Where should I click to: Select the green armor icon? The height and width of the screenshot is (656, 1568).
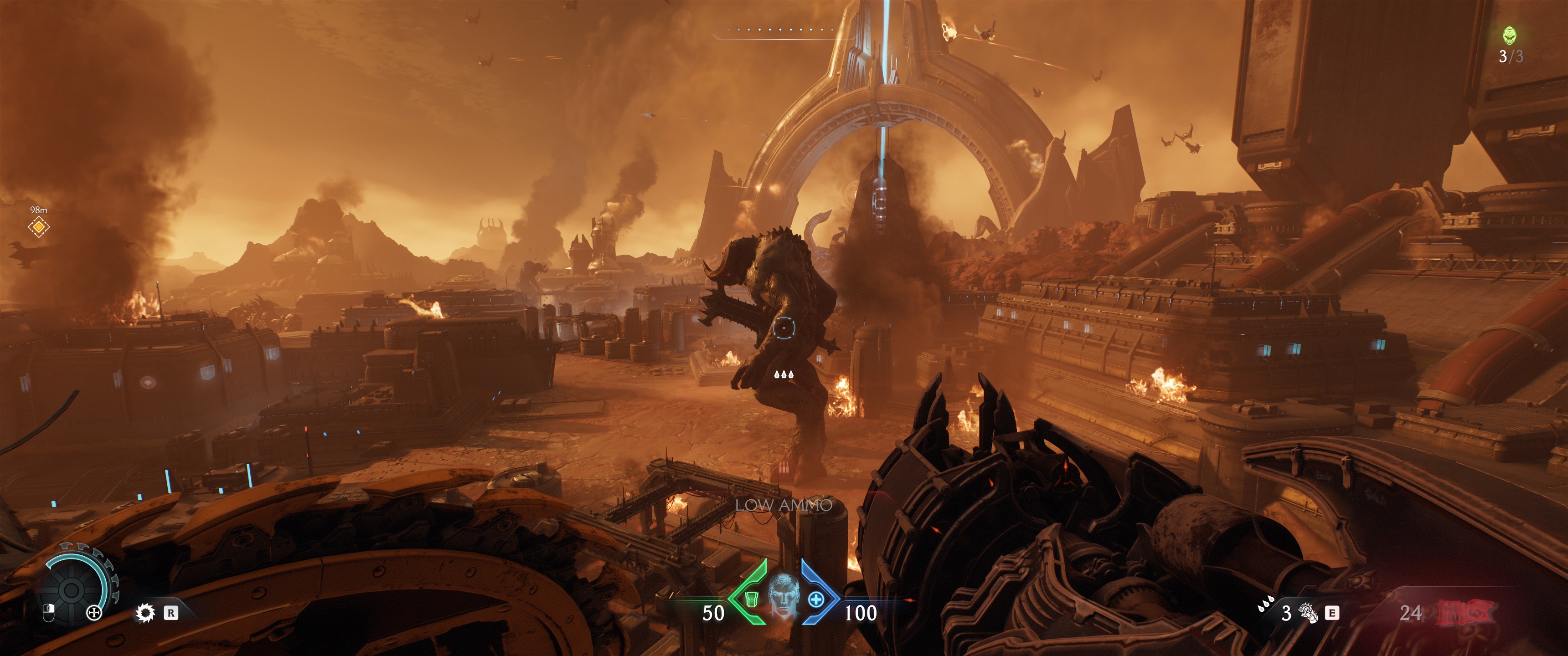(x=751, y=600)
